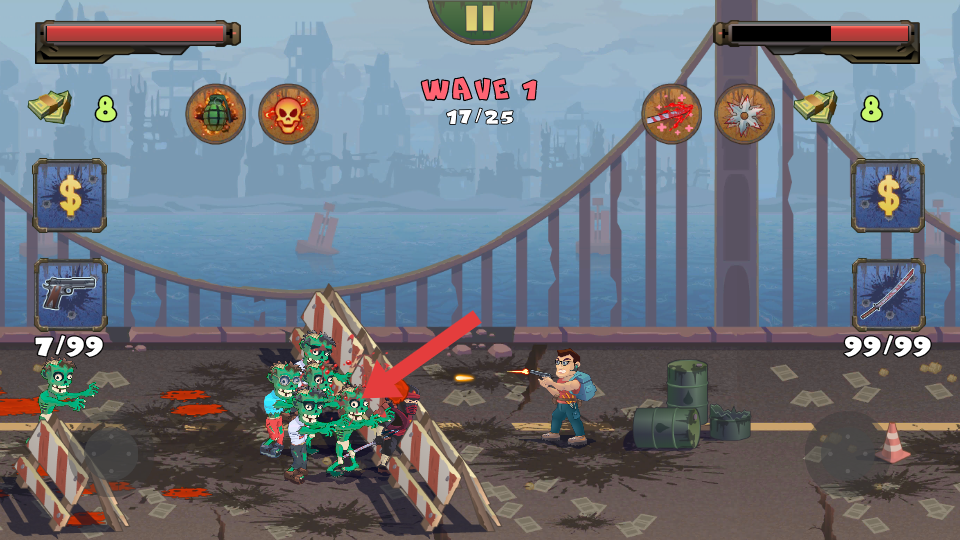
Task: Select the pistol weapon slot
Action: 70,294
